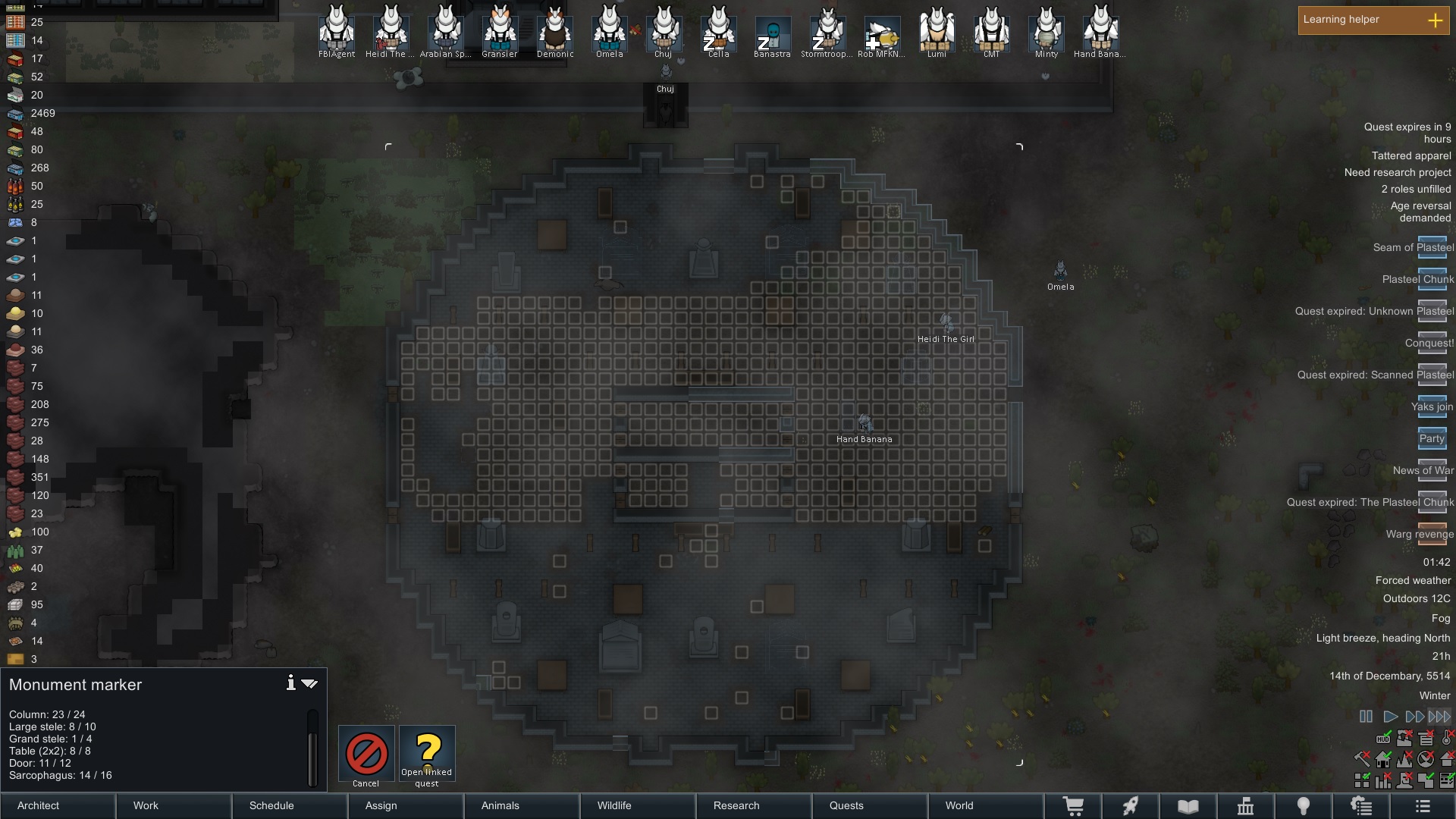Open the Research tab
This screenshot has height=819, width=1456.
[755, 806]
